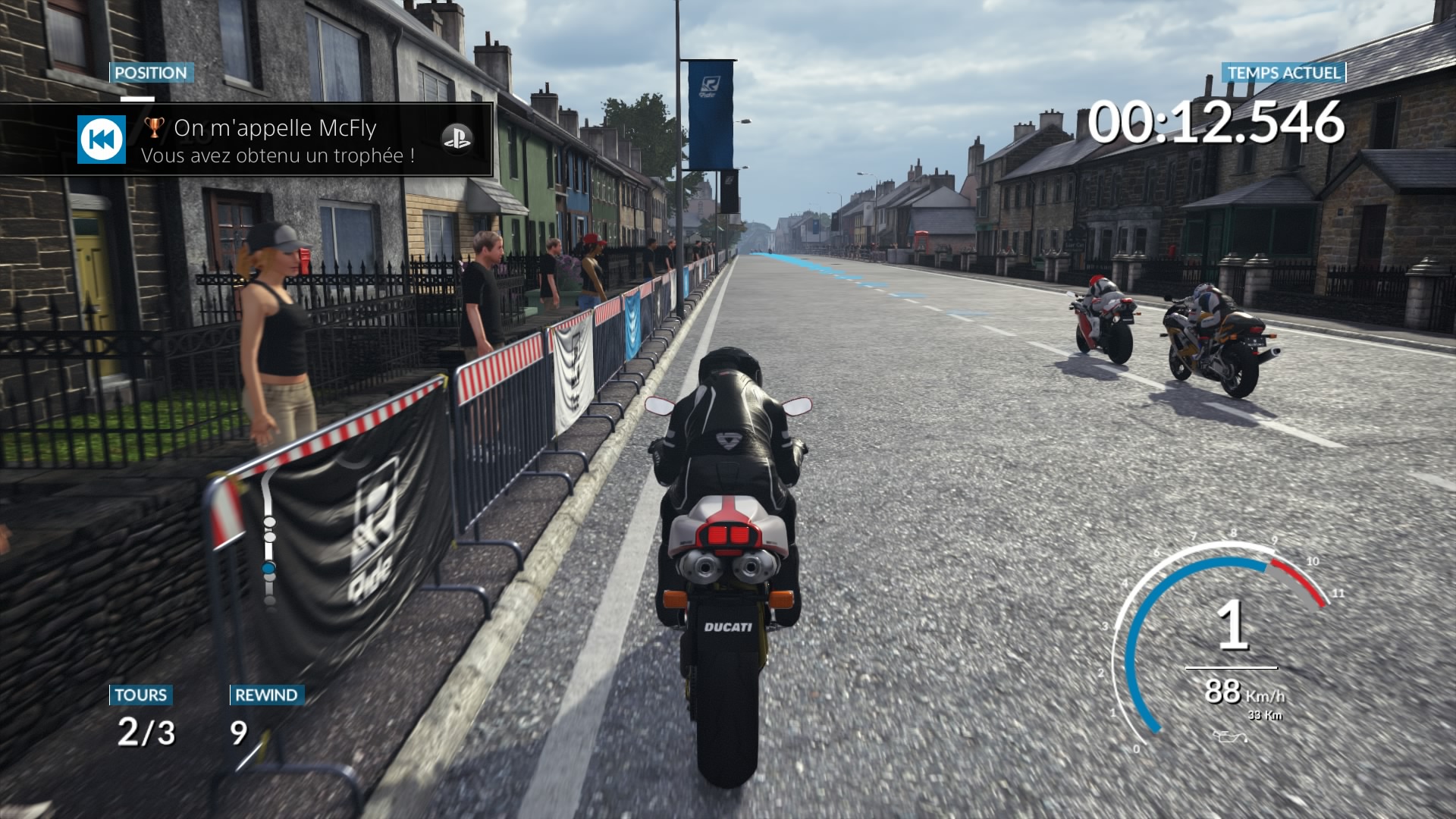
Task: Click the blue rewind trophy icon
Action: 102,140
